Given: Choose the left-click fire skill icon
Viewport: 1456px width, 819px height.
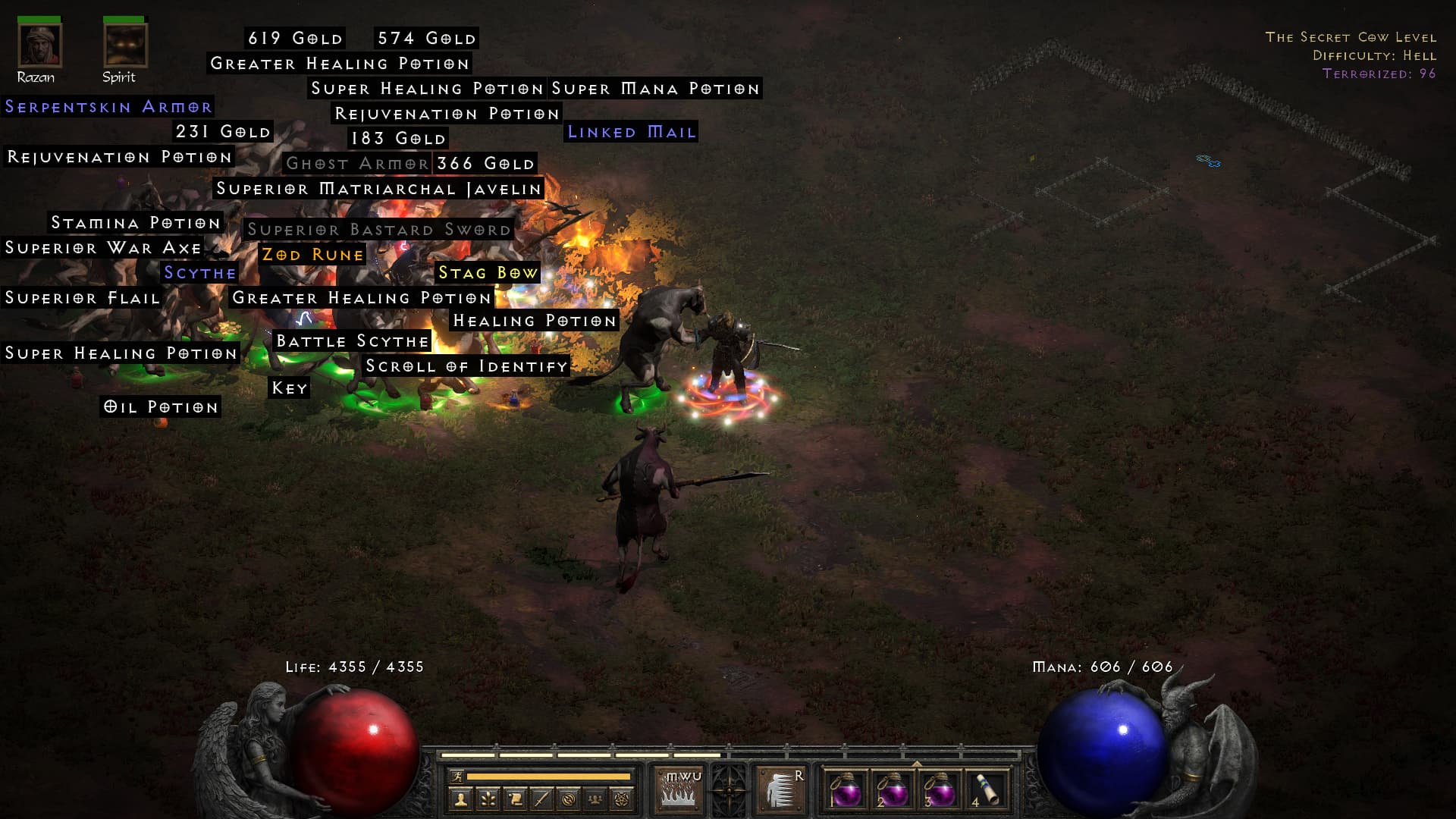Looking at the screenshot, I should click(x=679, y=789).
